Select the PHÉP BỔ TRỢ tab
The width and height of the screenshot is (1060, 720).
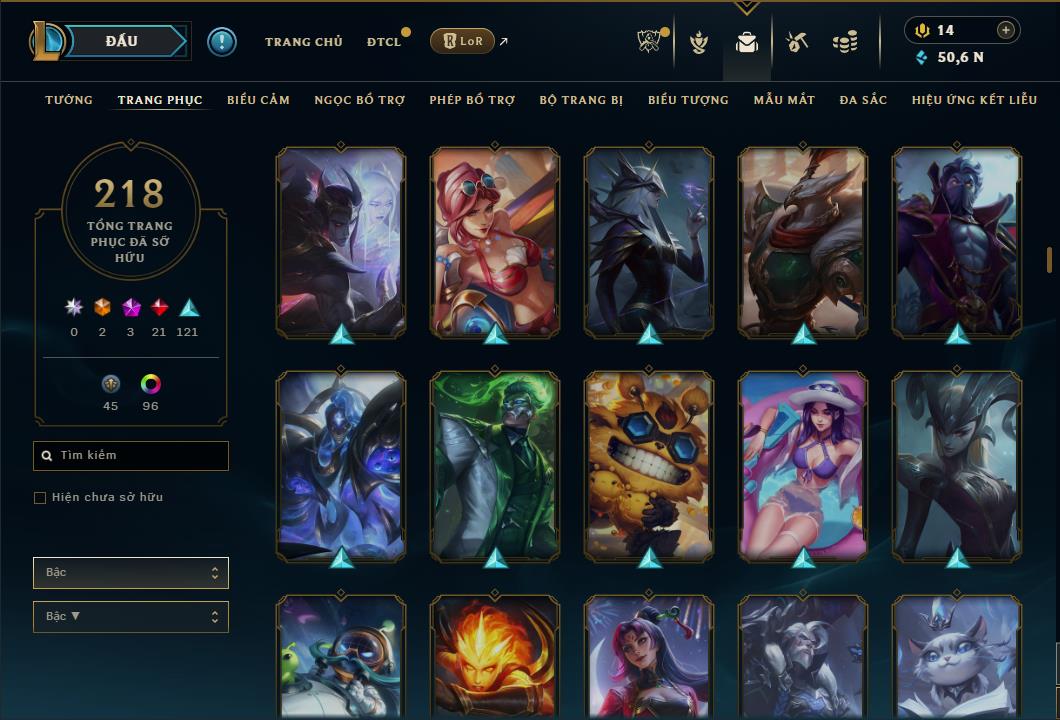[x=472, y=100]
